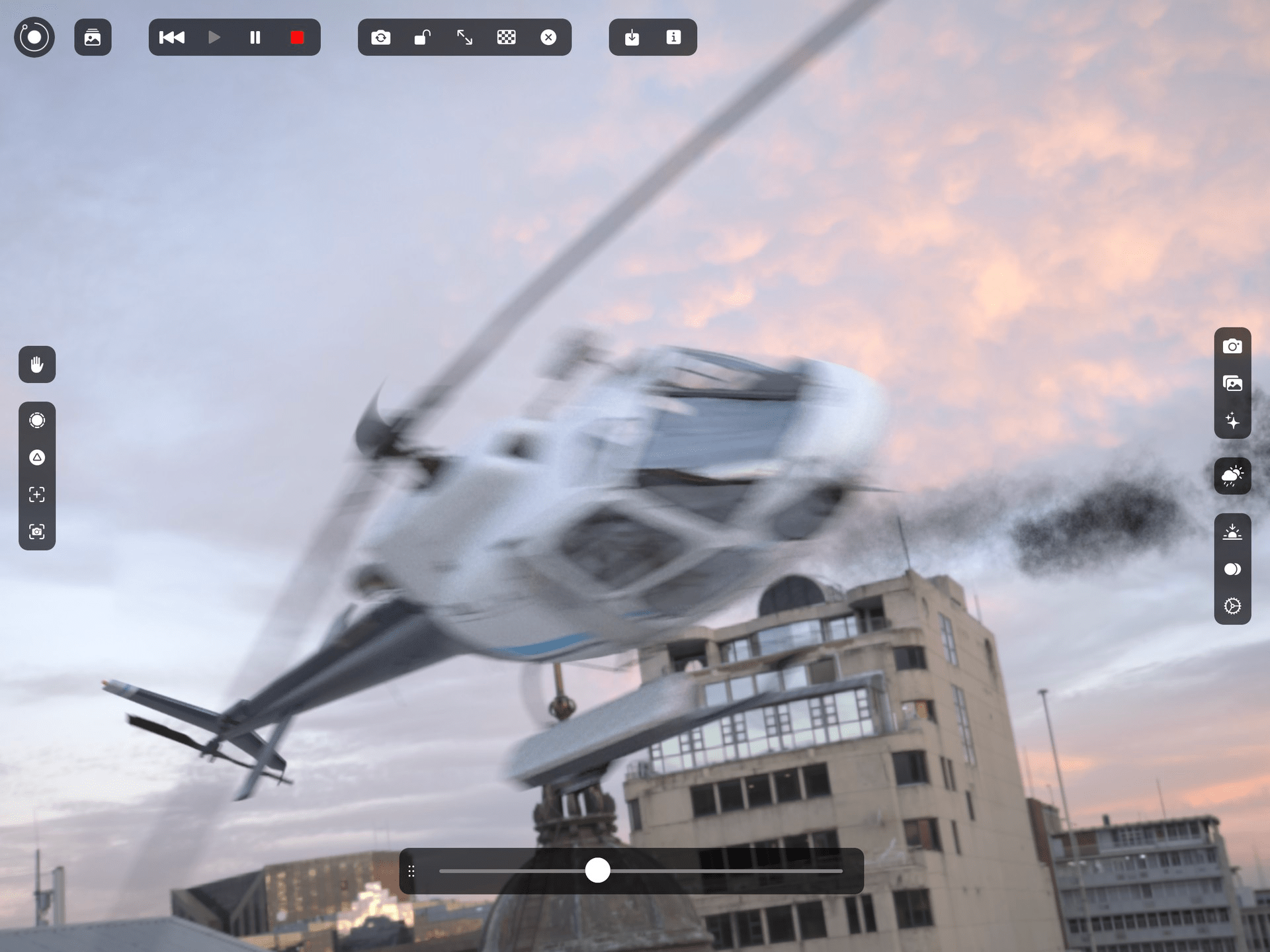Click the rewind to start control
The image size is (1270, 952).
click(x=172, y=38)
